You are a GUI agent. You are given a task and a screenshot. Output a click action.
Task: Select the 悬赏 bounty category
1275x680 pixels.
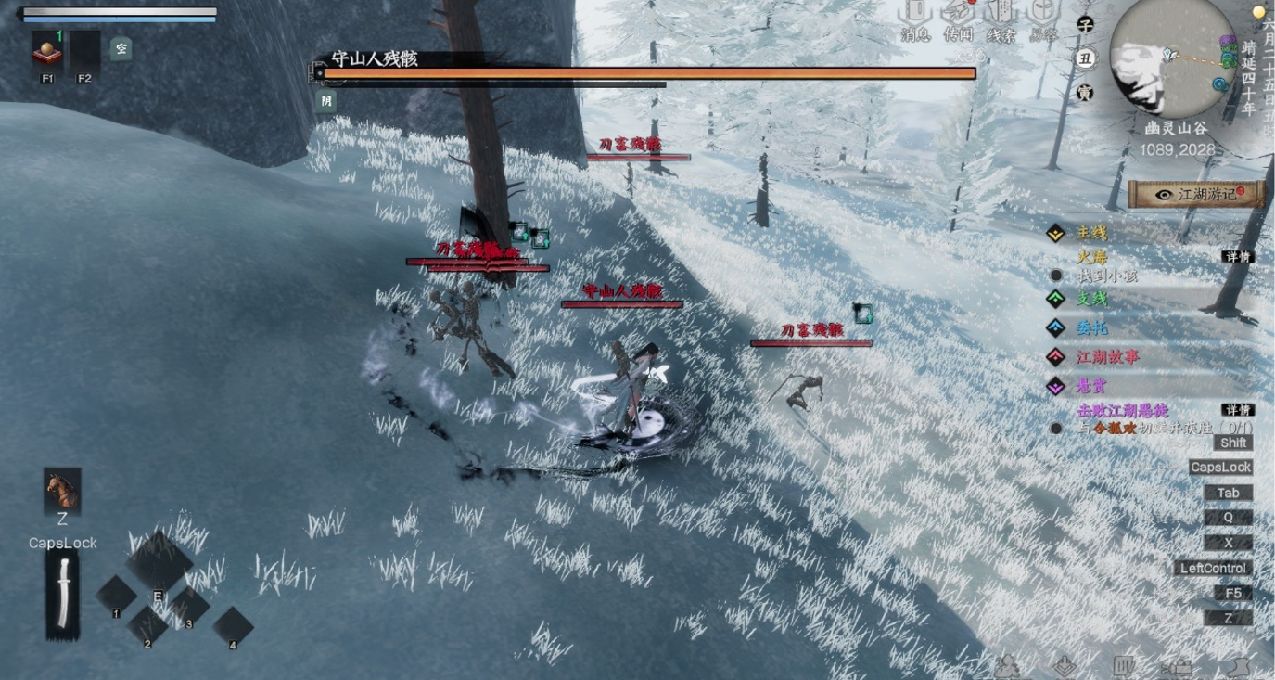click(x=1091, y=385)
